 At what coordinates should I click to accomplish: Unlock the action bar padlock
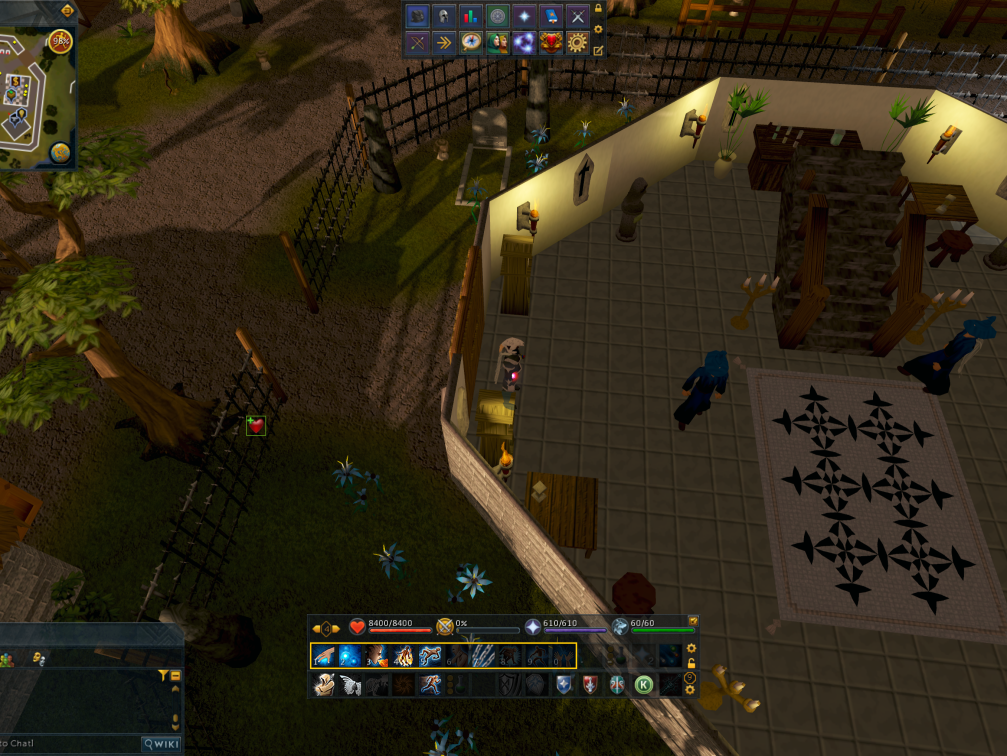pos(691,663)
